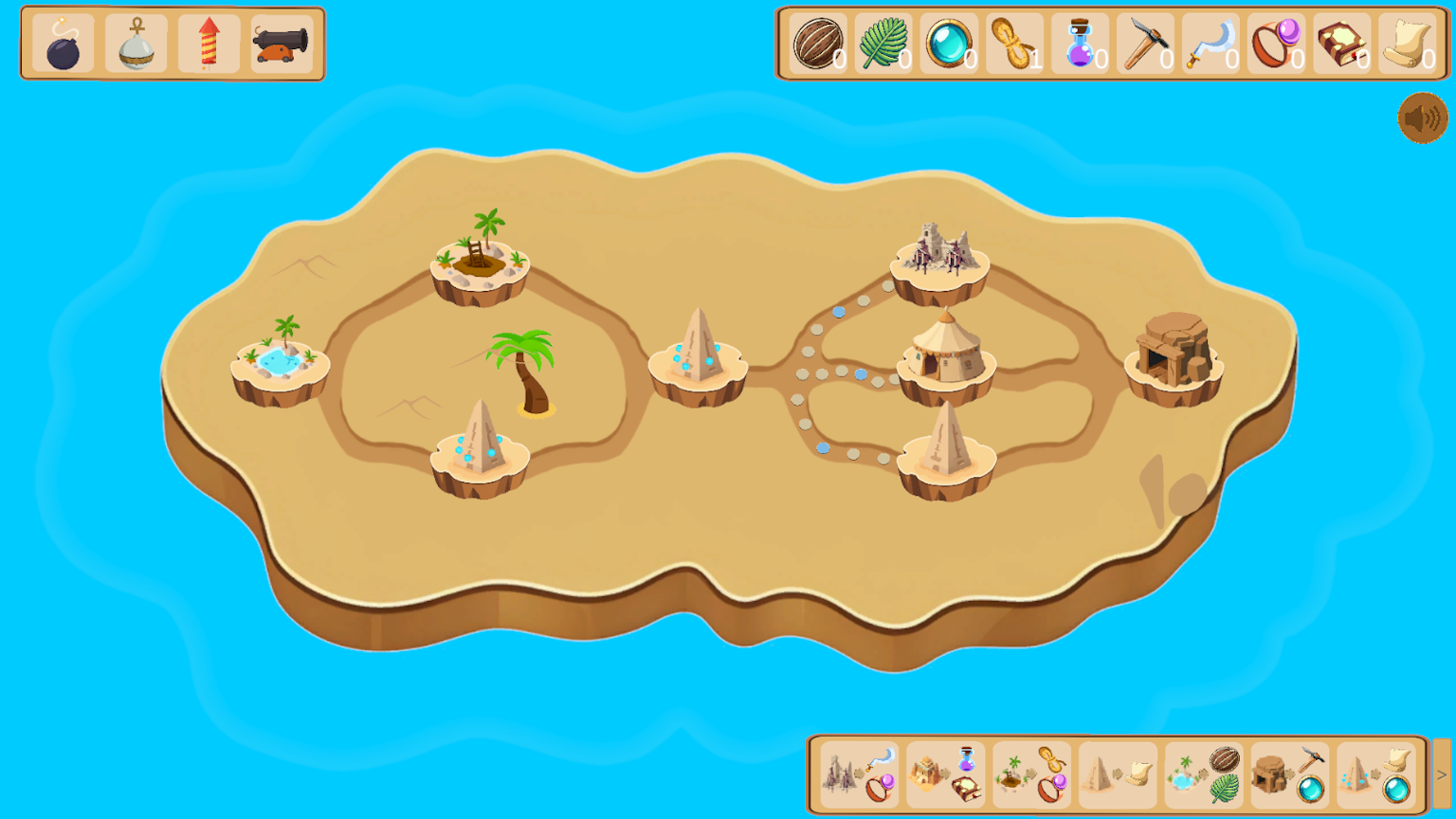Open the temple and potion crafting recipe
The width and height of the screenshot is (1456, 819).
tap(945, 773)
